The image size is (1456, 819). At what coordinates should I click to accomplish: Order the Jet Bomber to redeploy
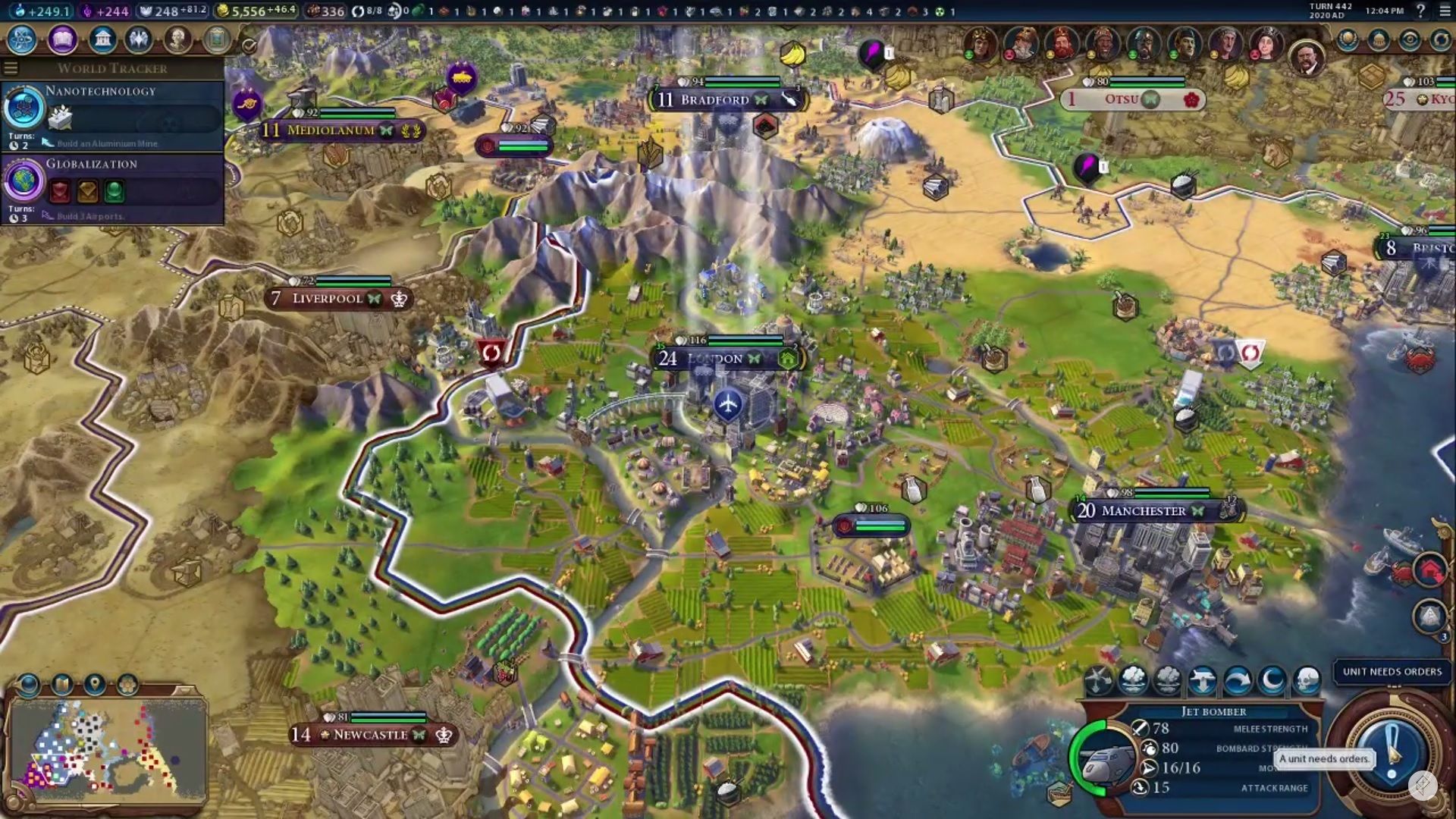pos(1203,679)
